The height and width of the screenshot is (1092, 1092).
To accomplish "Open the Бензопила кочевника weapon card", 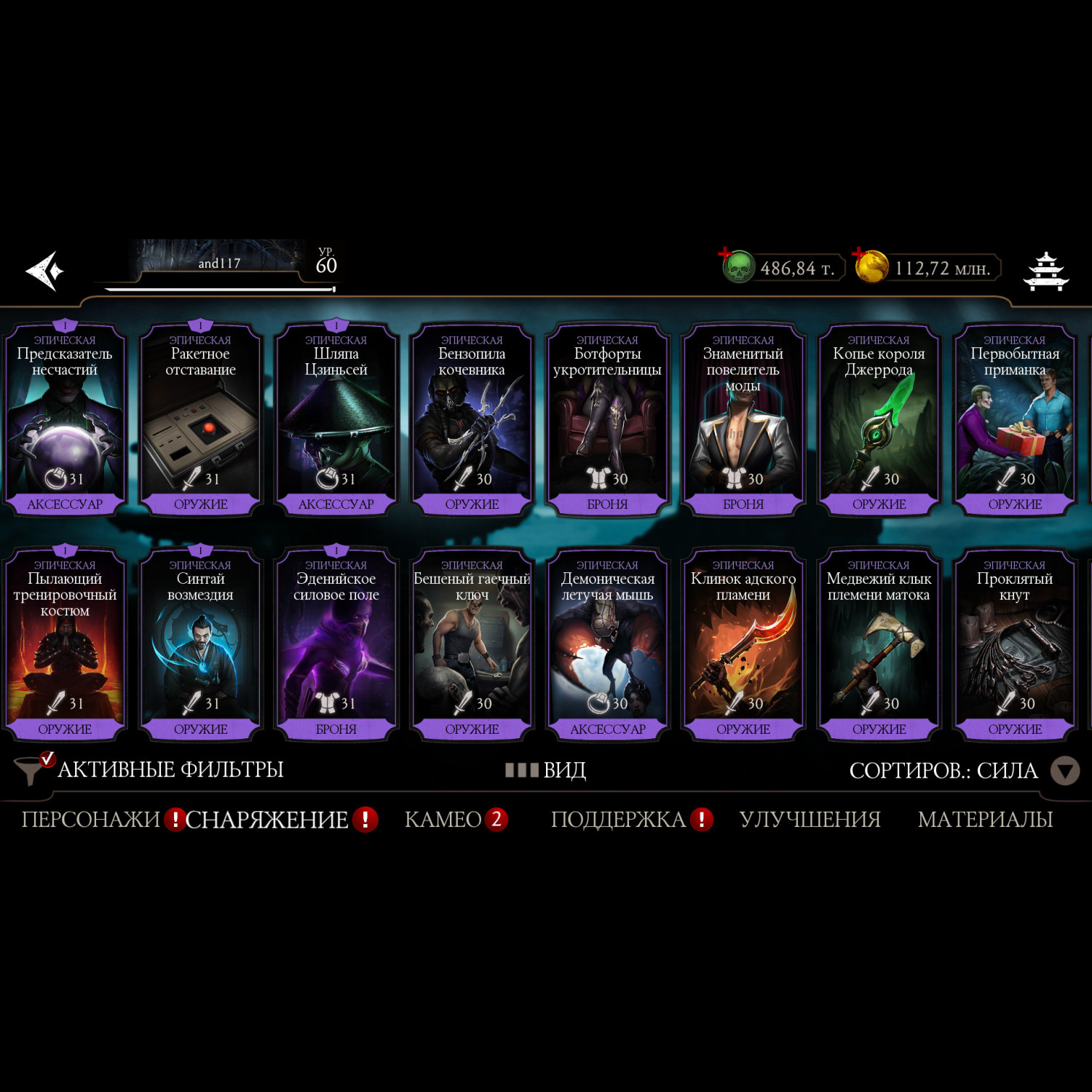I will click(472, 420).
